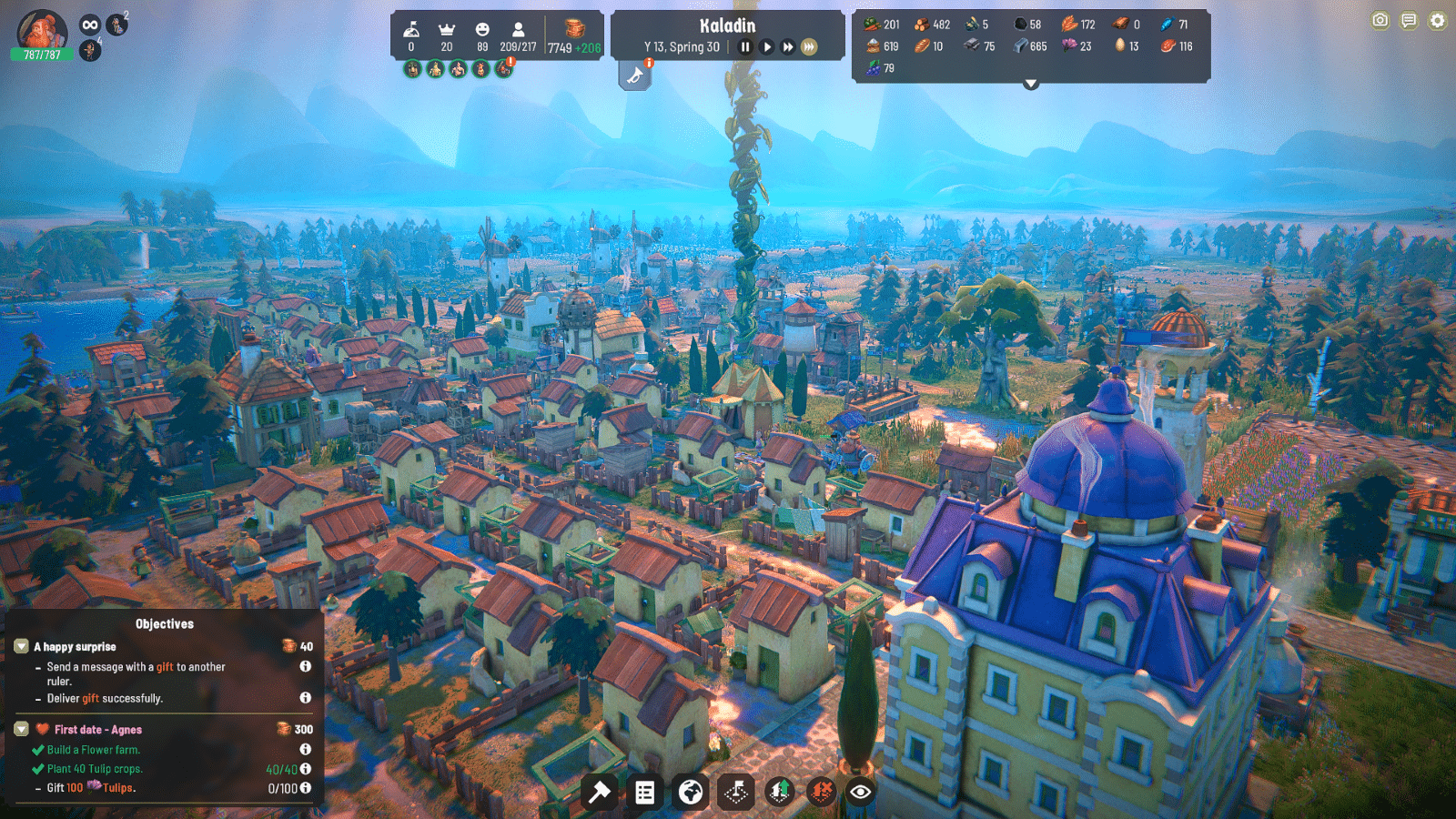
Task: Set fastest game speed
Action: tap(808, 45)
